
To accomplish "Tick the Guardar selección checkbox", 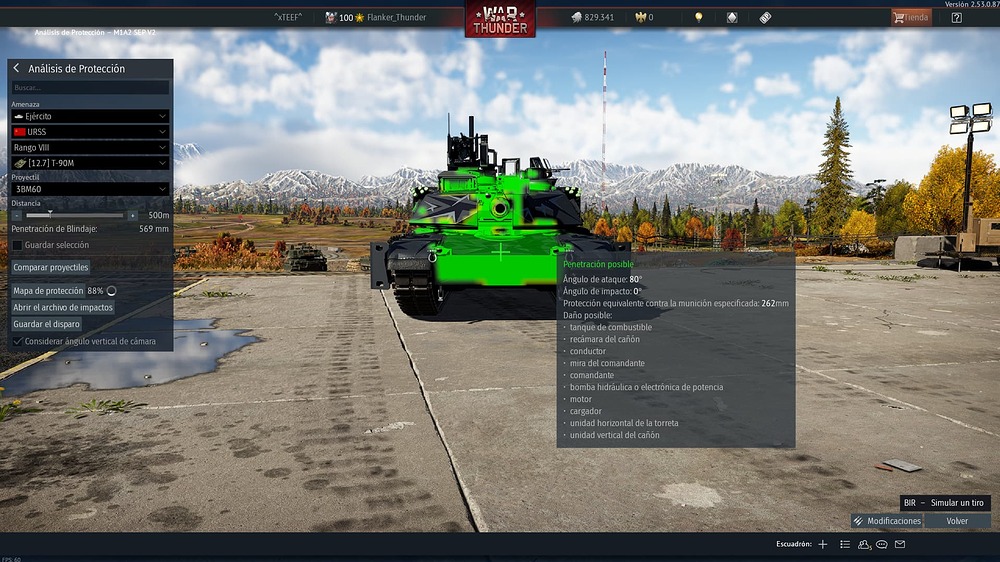I will point(18,245).
